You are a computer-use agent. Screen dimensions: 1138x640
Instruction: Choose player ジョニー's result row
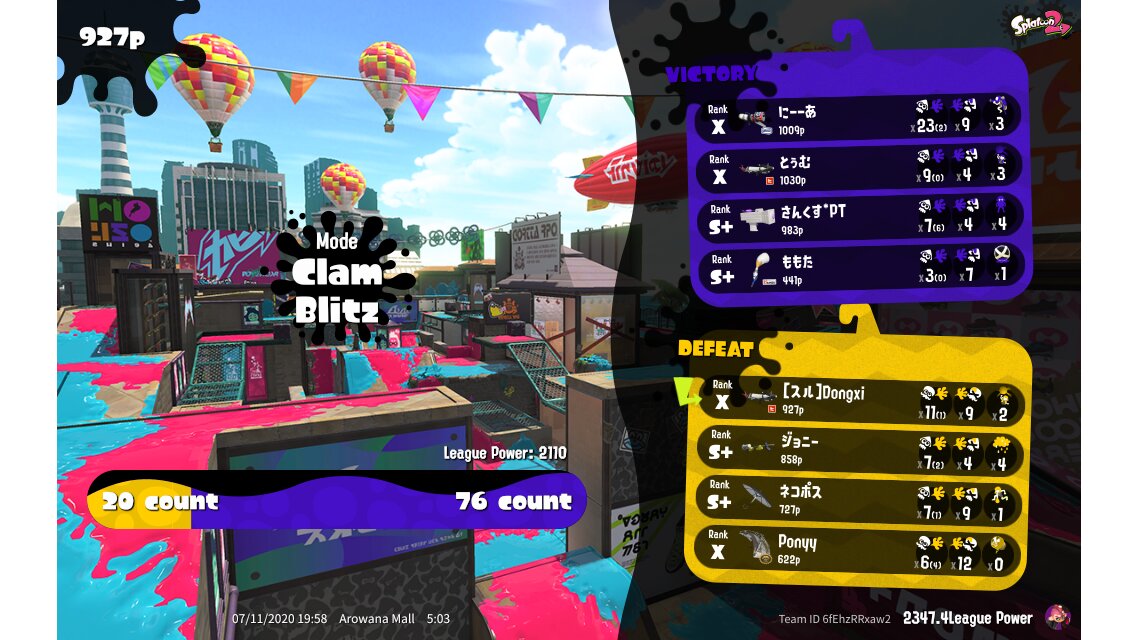pyautogui.click(x=860, y=452)
